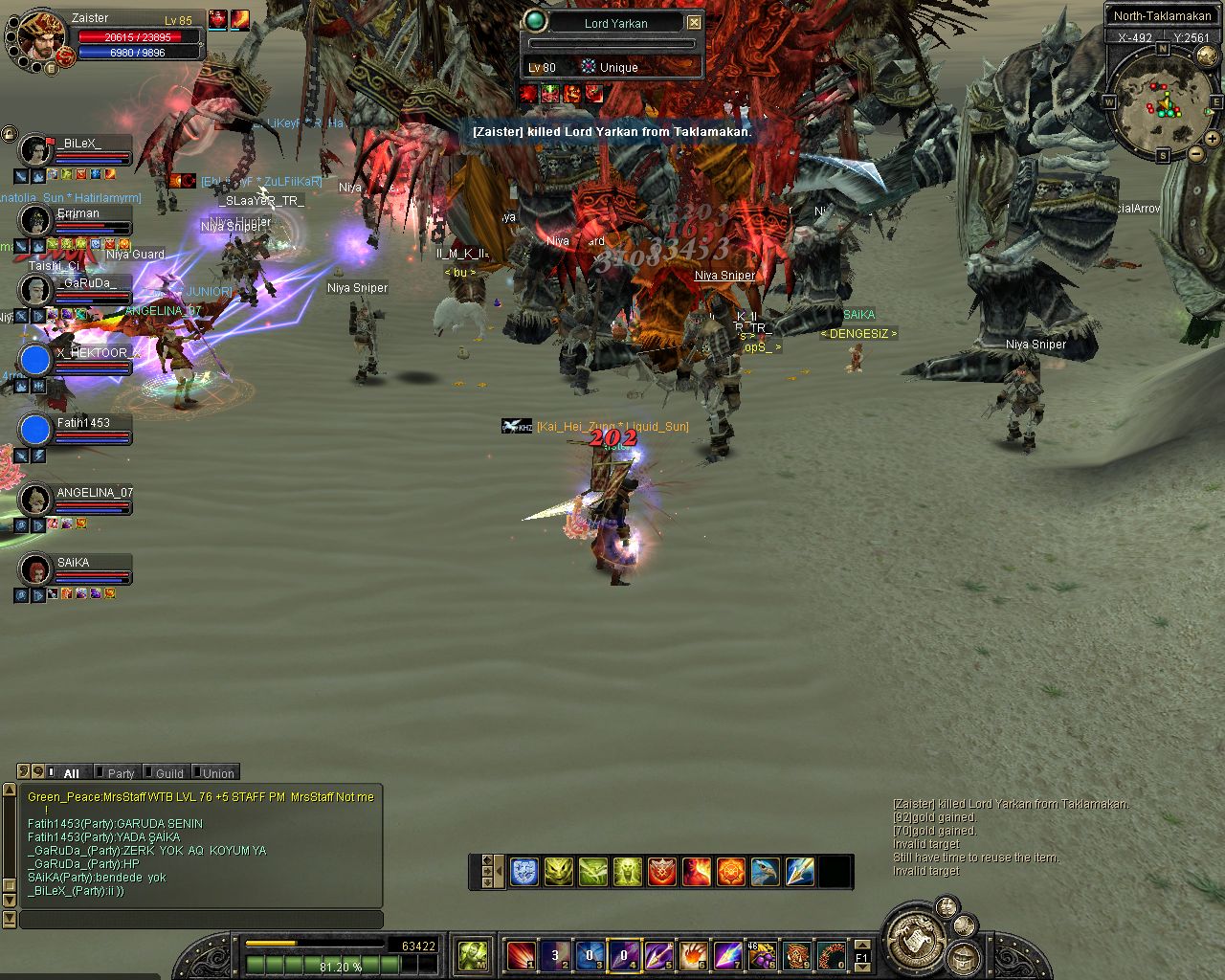
Task: Switch chat to the Party tab
Action: point(121,773)
